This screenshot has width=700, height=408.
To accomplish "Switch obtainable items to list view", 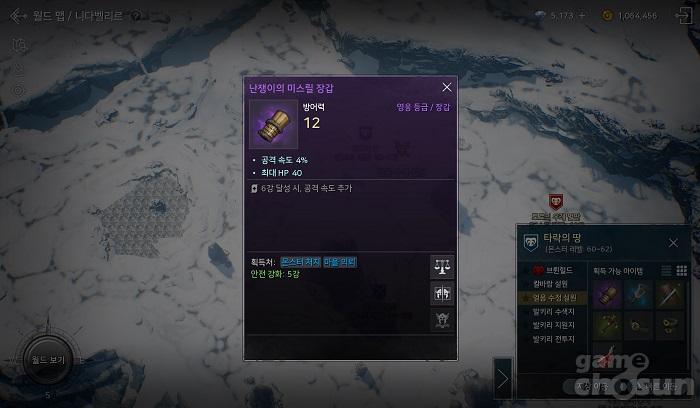I will (666, 271).
